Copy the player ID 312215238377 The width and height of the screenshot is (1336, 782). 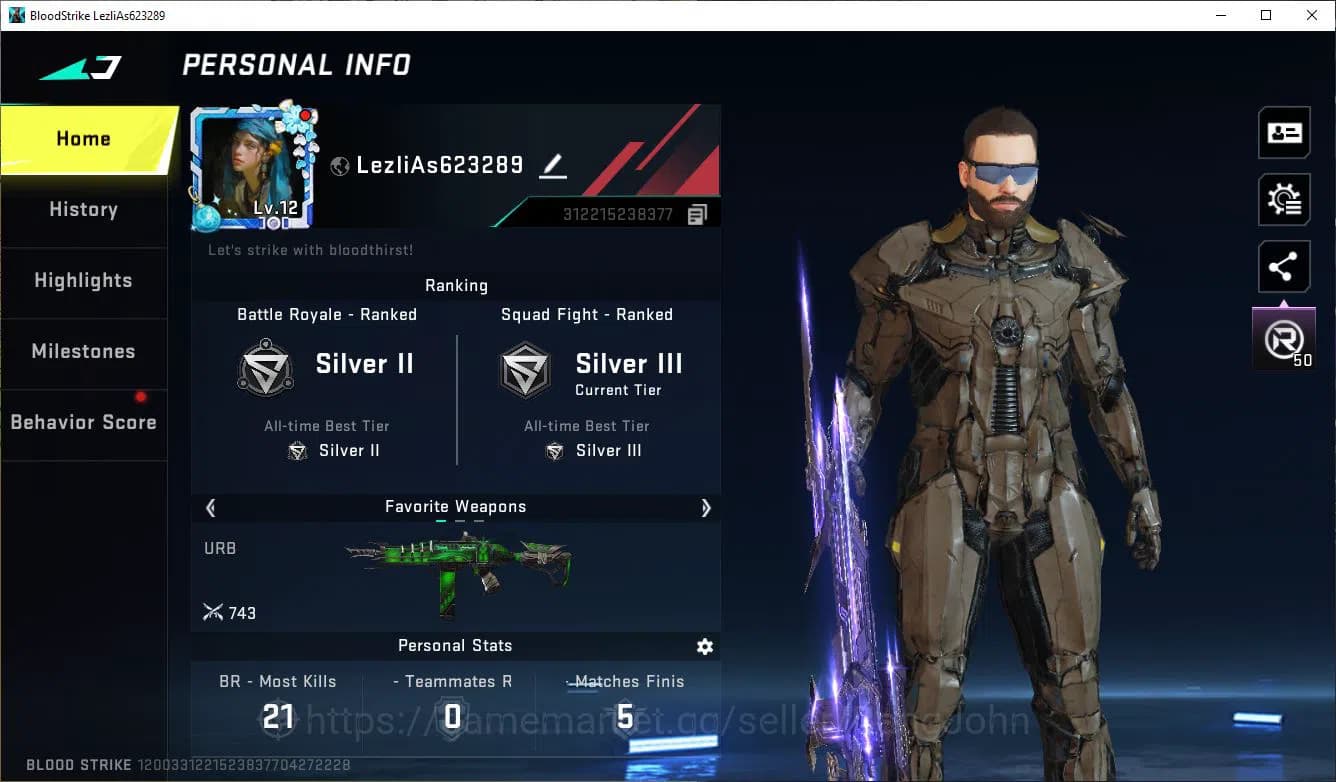pos(697,213)
